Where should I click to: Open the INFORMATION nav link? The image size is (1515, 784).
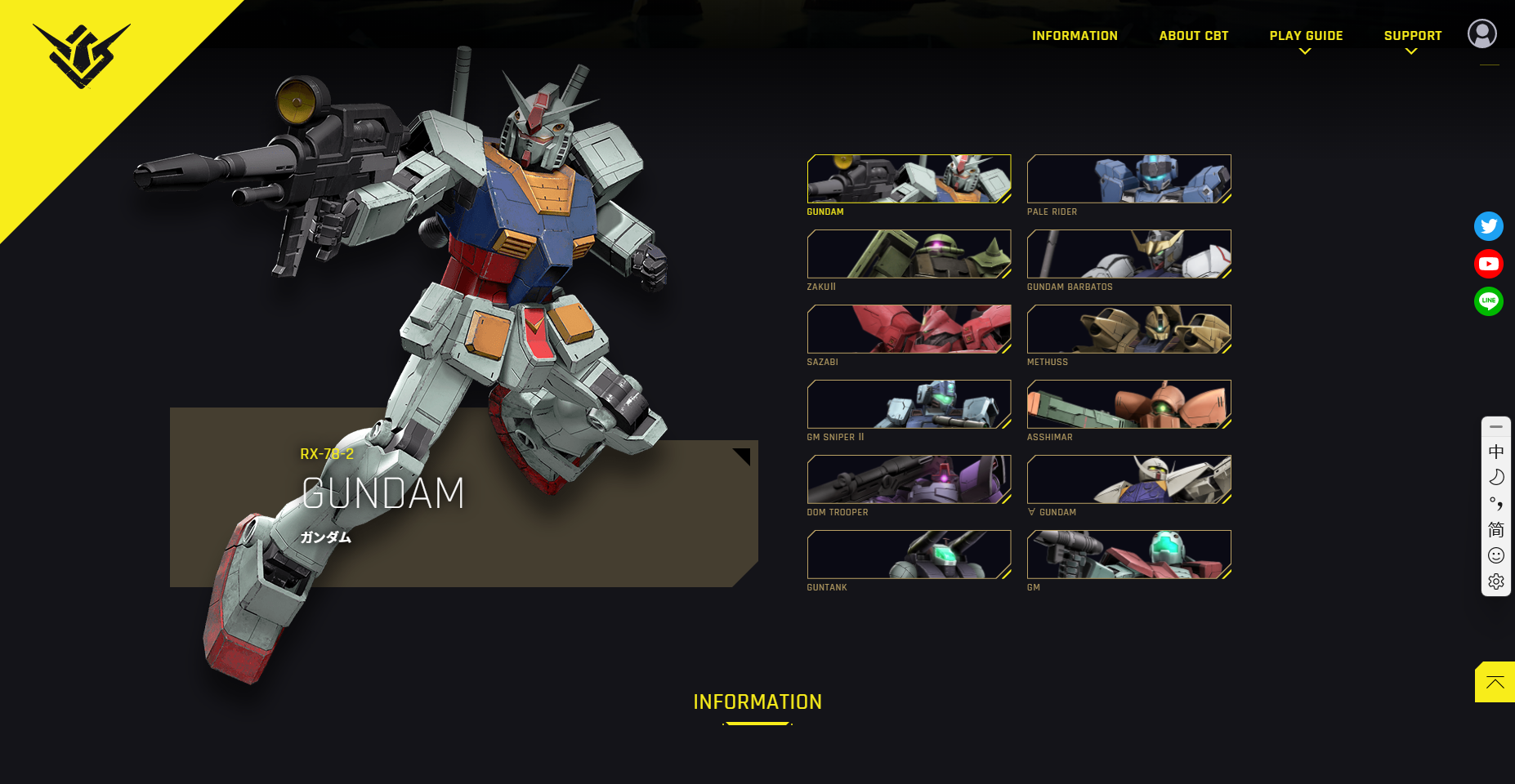tap(1075, 36)
